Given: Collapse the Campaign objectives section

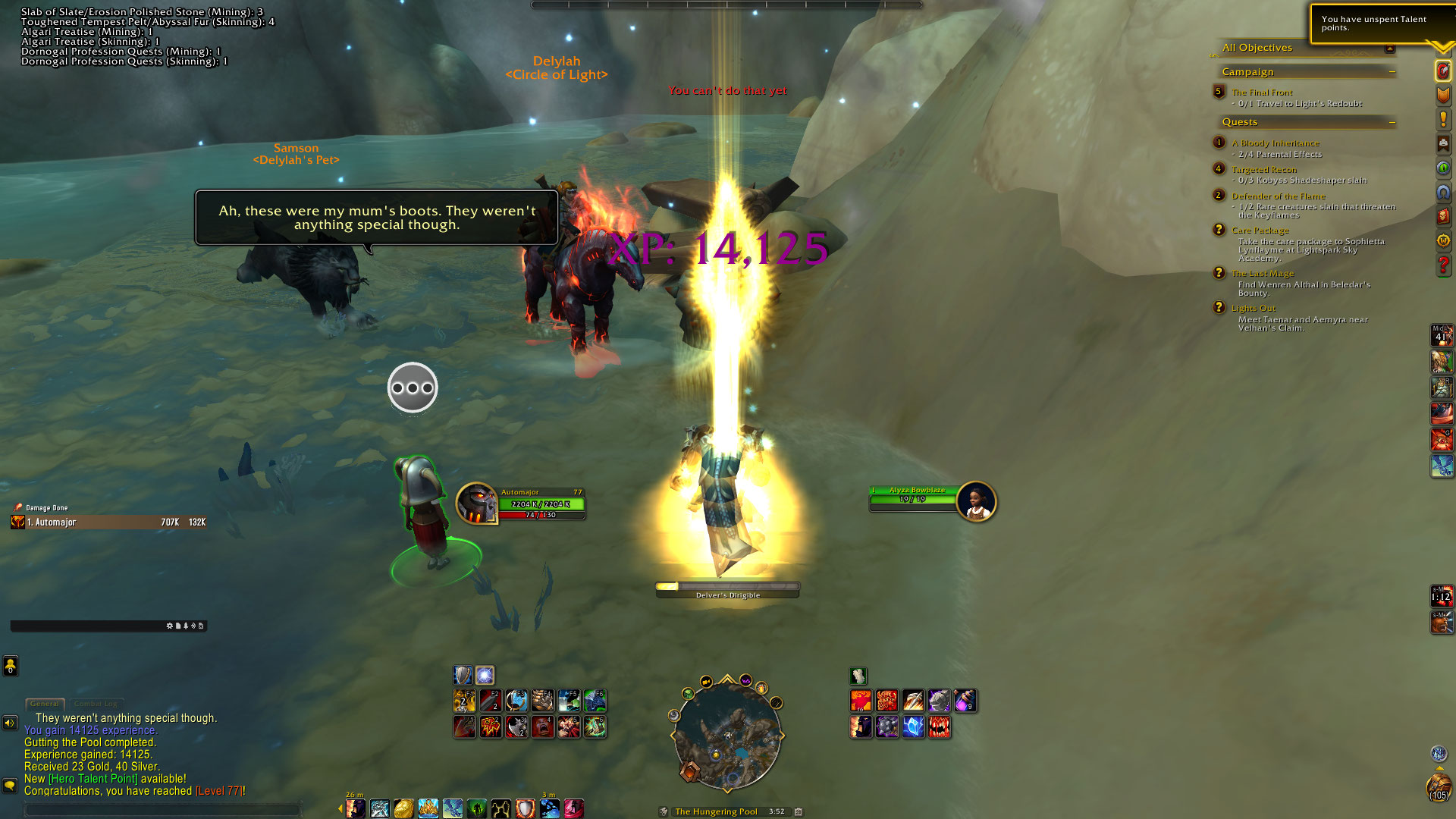Looking at the screenshot, I should (1392, 72).
